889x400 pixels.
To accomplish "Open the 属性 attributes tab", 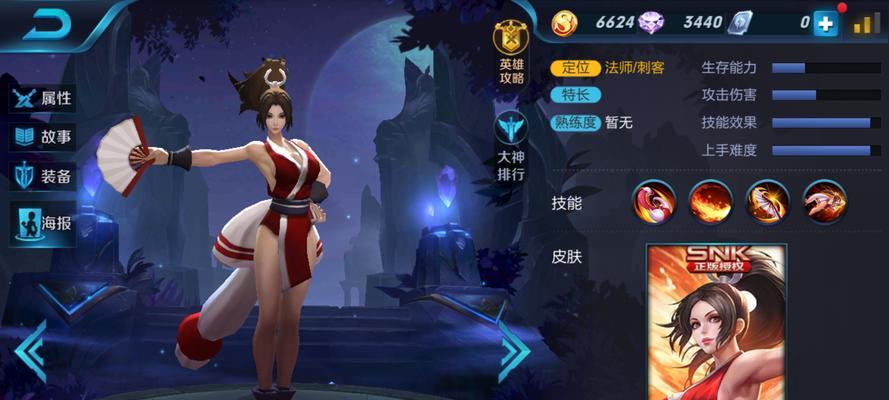I will coord(43,99).
